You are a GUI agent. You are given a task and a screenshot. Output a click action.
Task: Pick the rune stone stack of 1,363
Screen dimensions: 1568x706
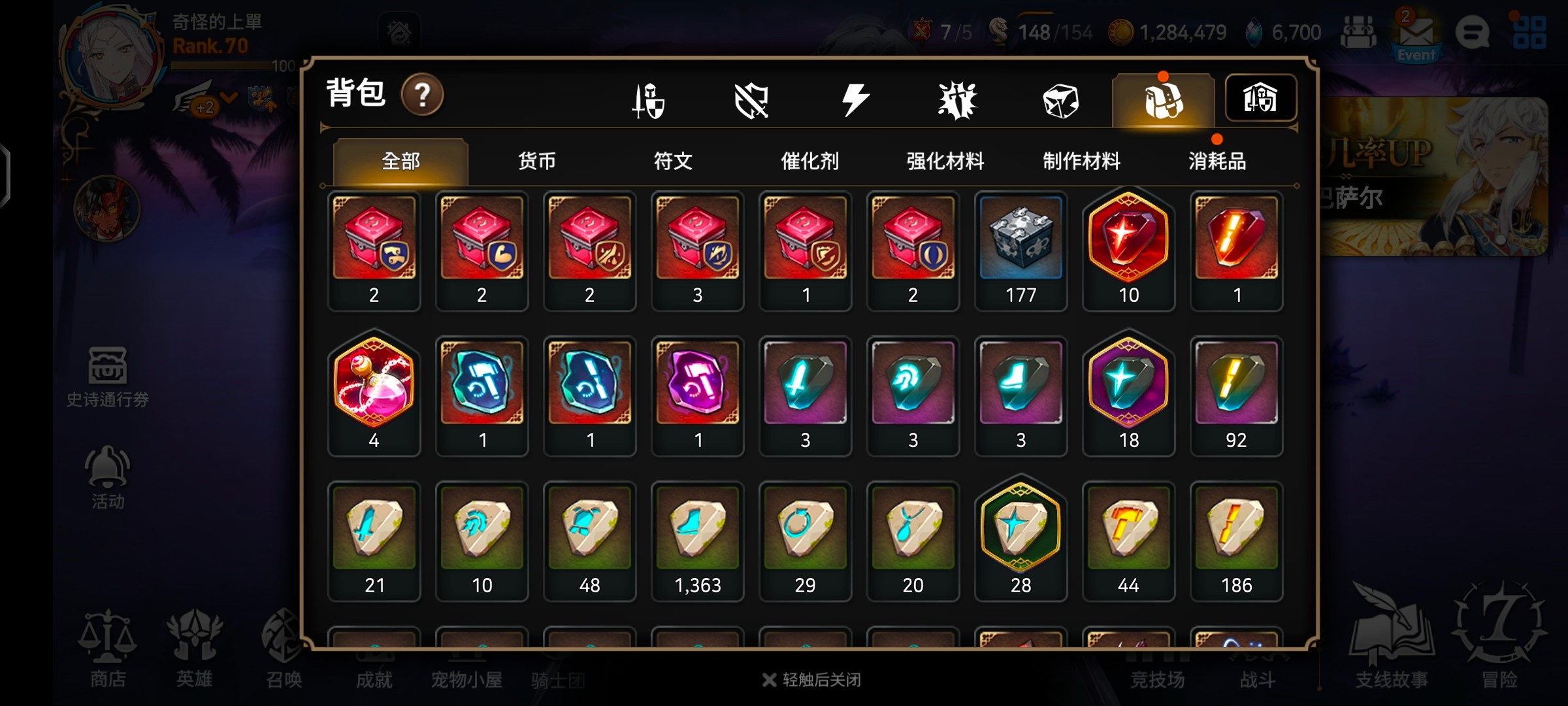[697, 541]
